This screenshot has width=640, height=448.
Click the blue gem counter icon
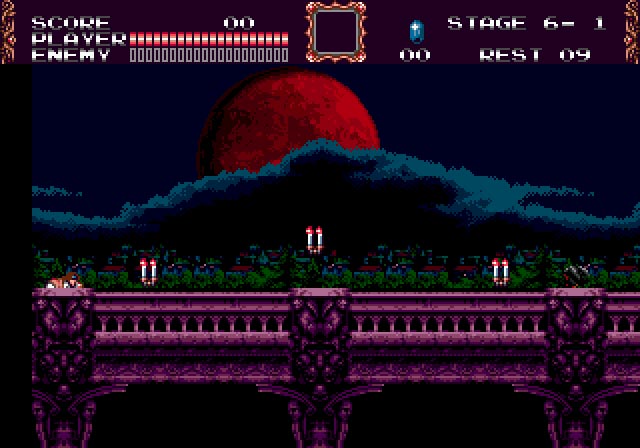point(415,30)
